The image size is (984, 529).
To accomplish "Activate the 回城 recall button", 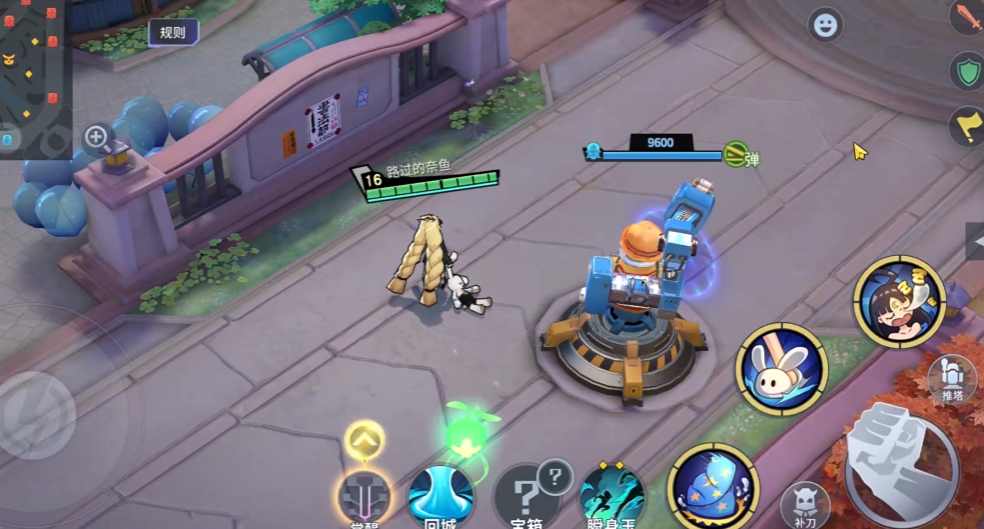I will [x=441, y=497].
